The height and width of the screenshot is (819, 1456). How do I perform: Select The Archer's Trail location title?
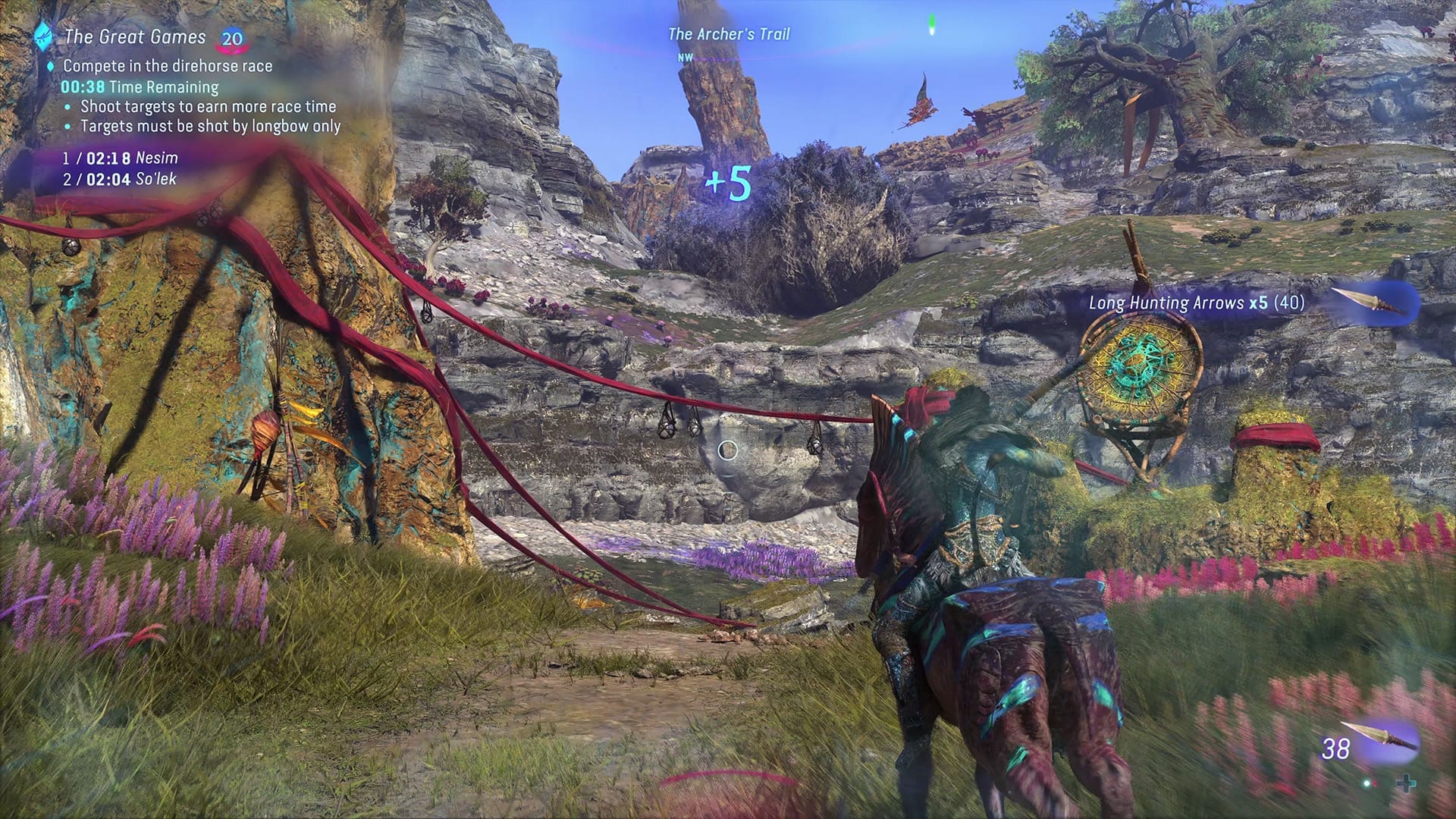tap(728, 33)
